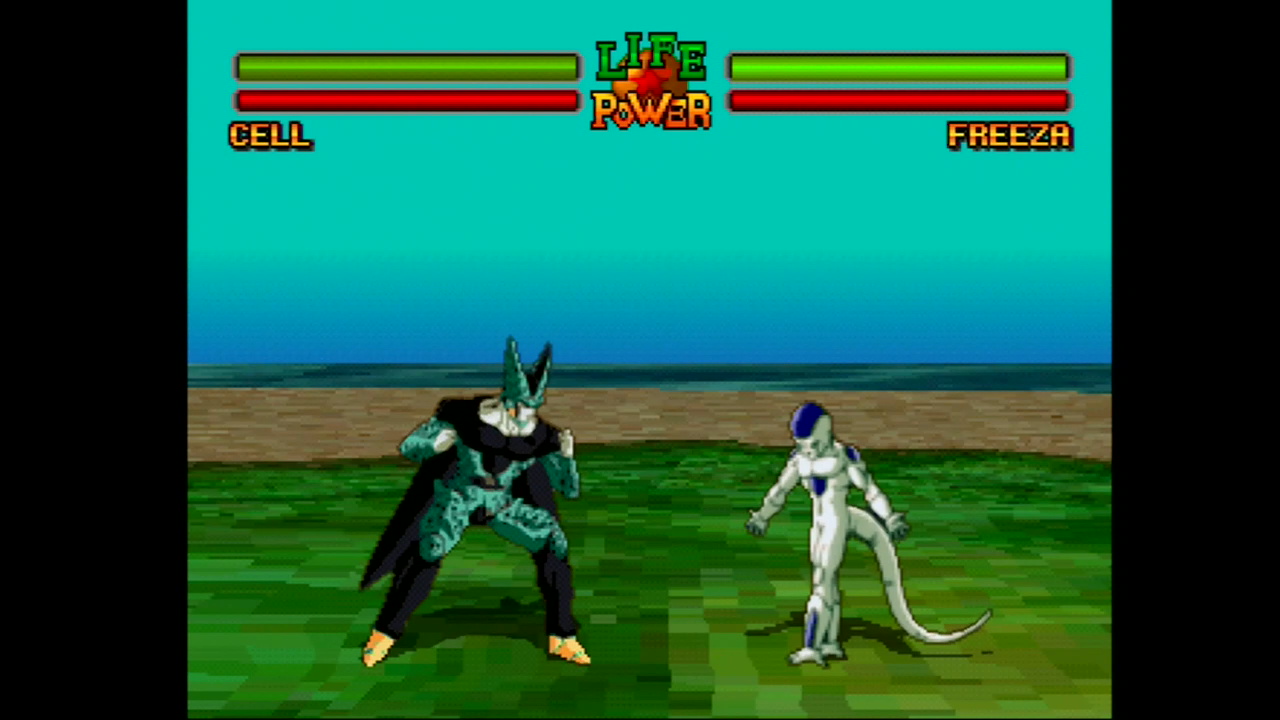Click Freeza's red power bar
Image resolution: width=1280 pixels, height=720 pixels.
898,100
